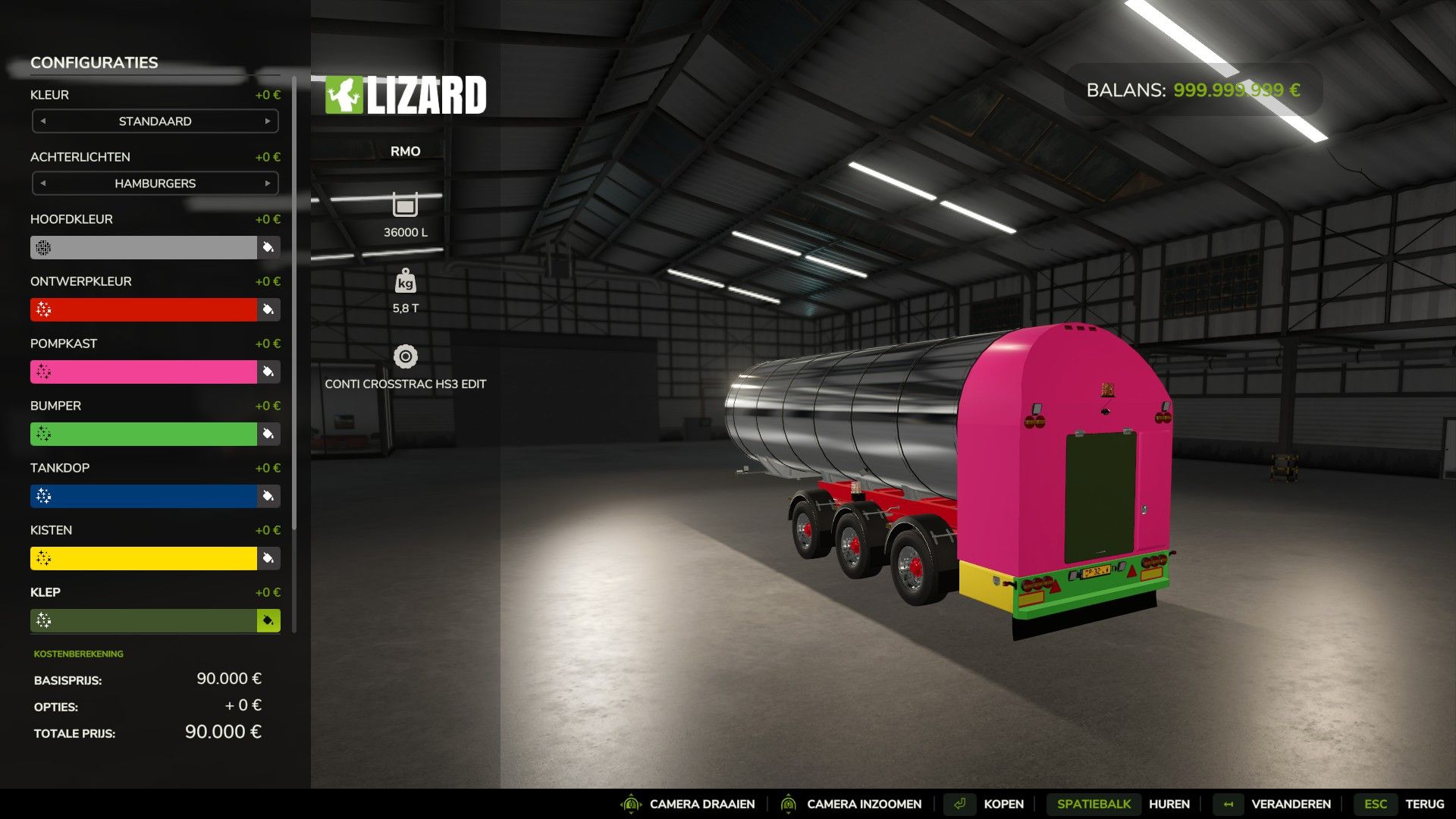Click the configuration list scrollbar

click(294, 303)
